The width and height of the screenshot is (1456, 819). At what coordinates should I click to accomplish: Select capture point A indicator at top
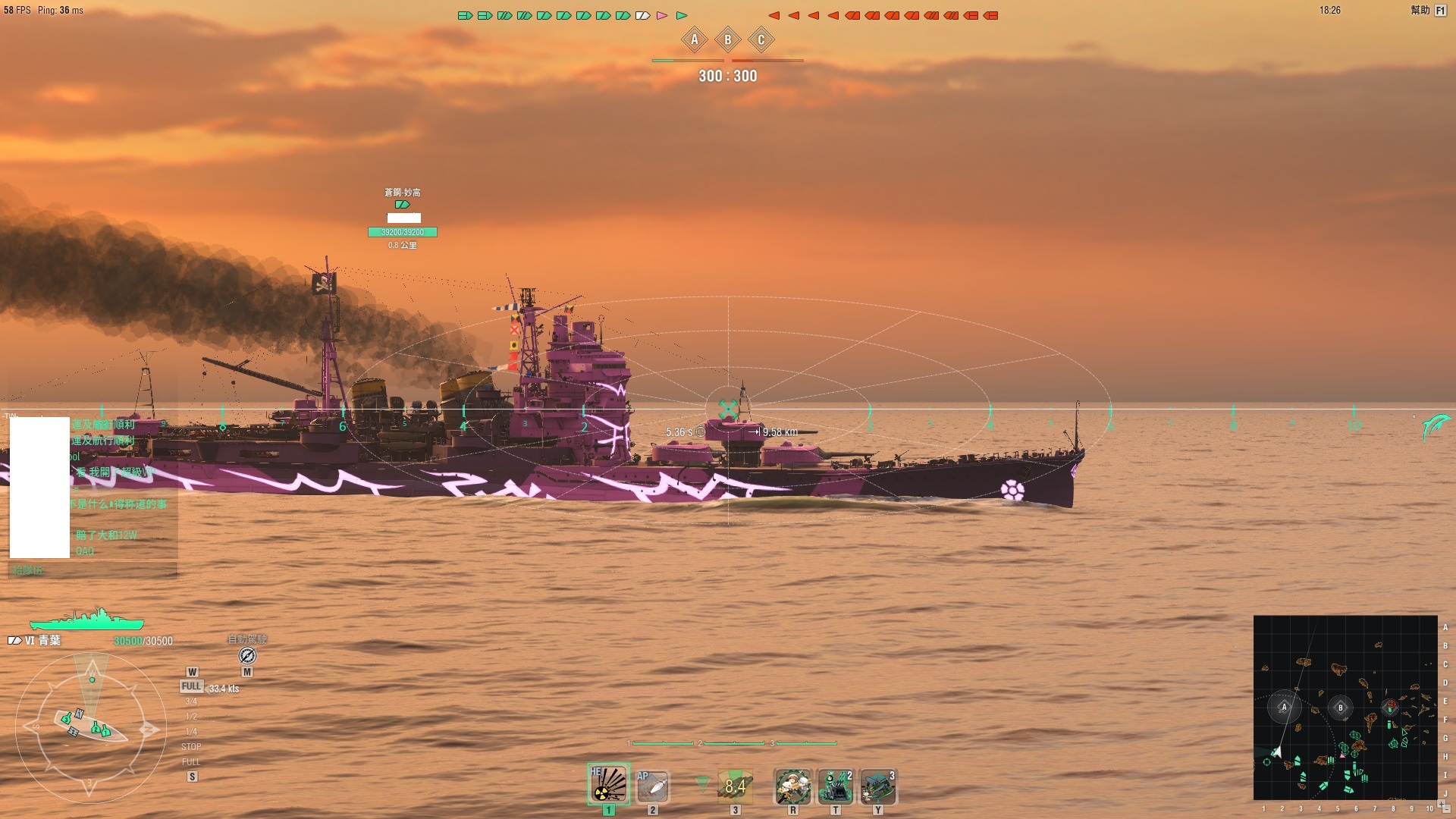[694, 40]
